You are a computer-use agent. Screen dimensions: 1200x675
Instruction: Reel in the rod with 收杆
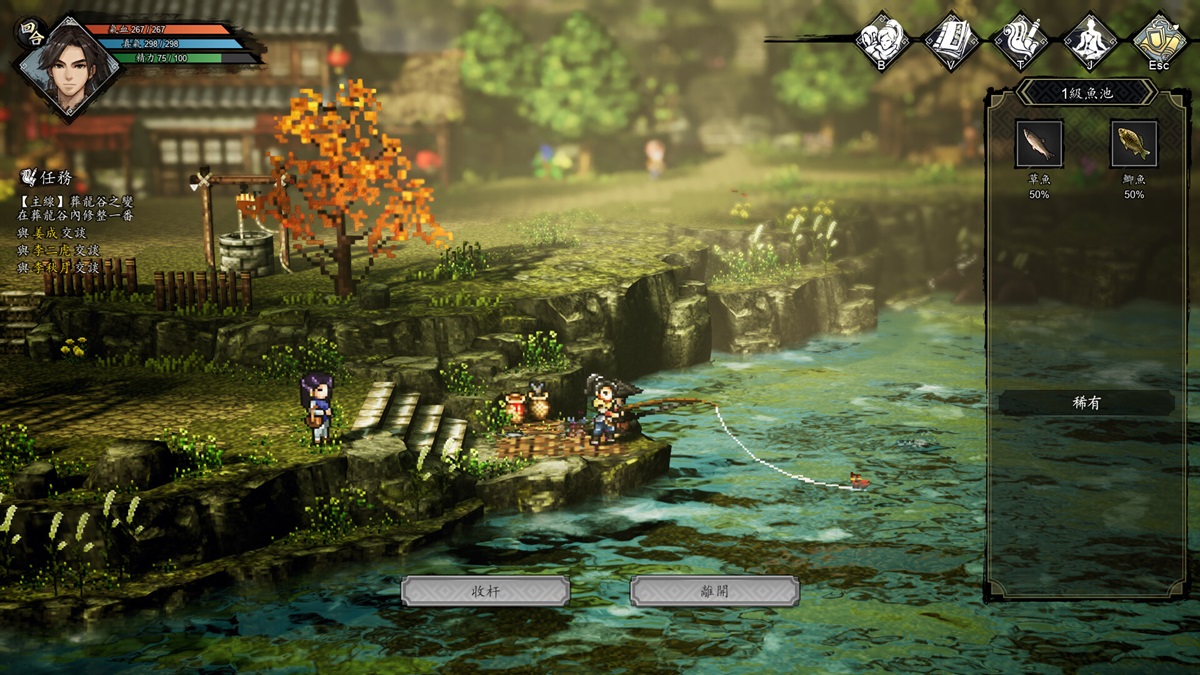tap(485, 591)
